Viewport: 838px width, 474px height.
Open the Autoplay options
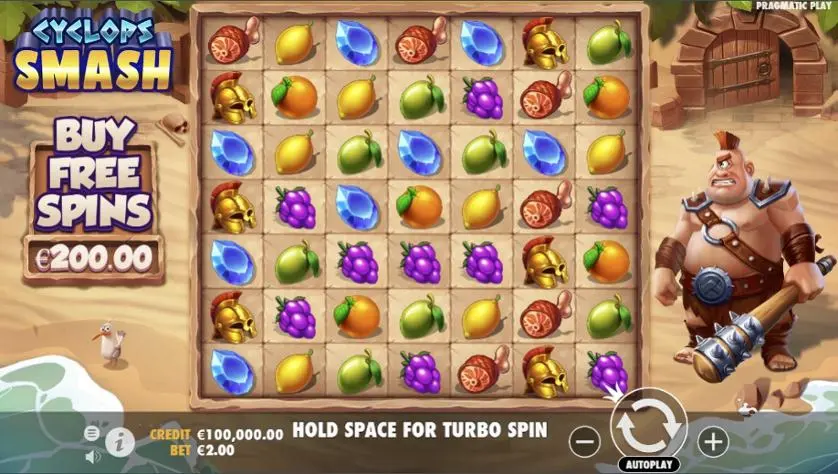(648, 464)
